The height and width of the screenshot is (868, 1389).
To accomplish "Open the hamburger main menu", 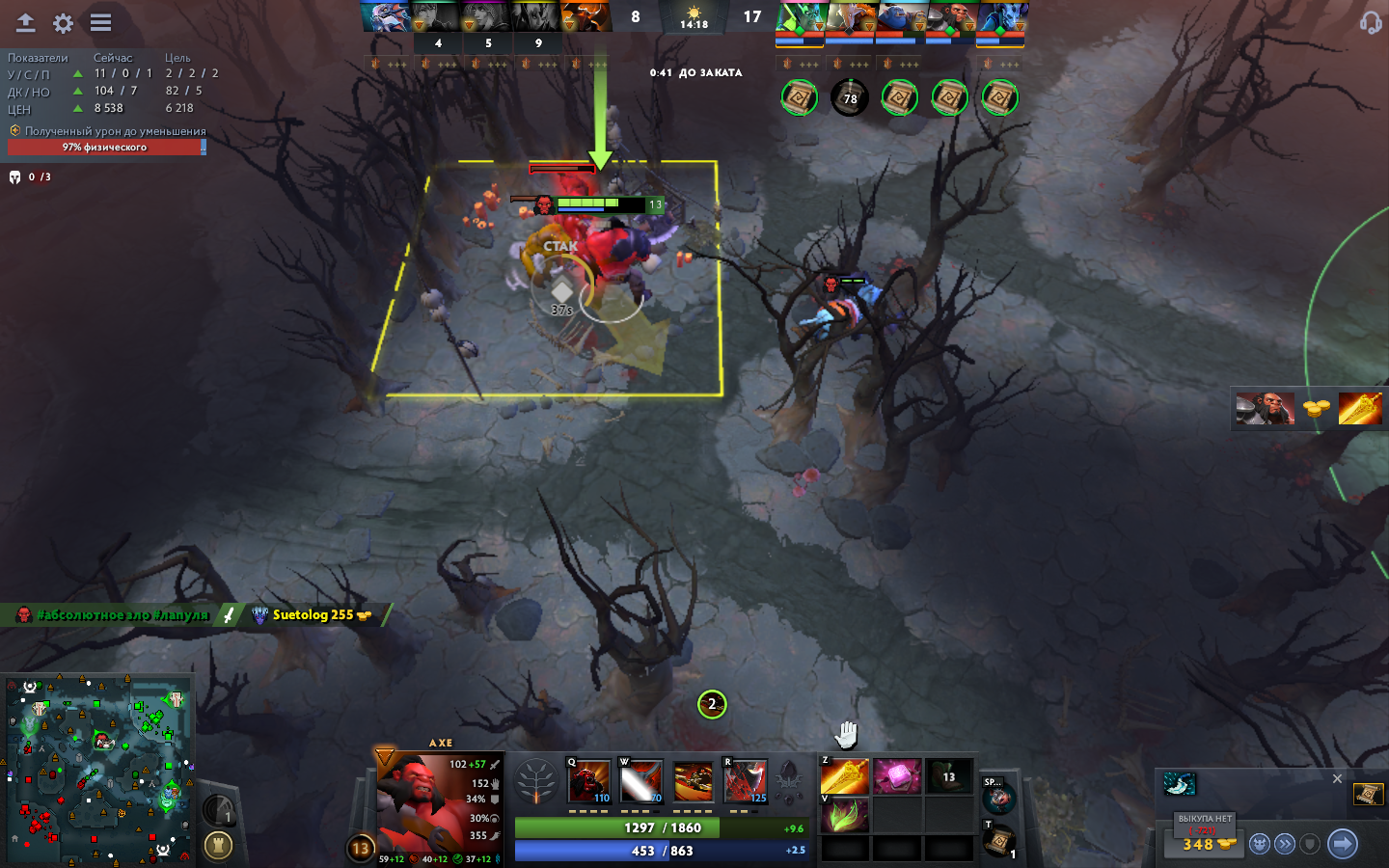I will point(100,22).
